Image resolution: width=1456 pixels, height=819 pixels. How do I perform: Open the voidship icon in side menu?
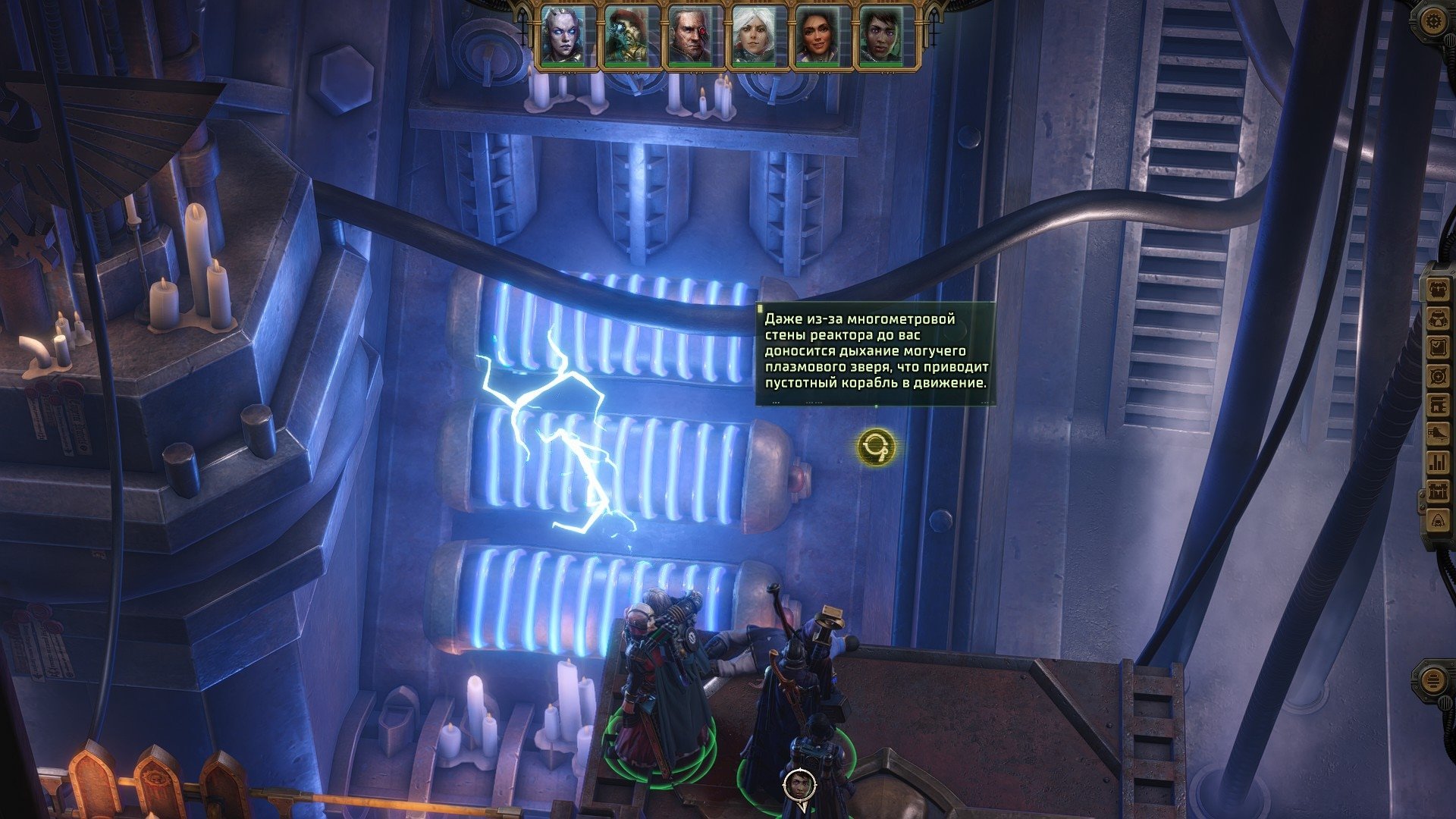click(x=1438, y=435)
